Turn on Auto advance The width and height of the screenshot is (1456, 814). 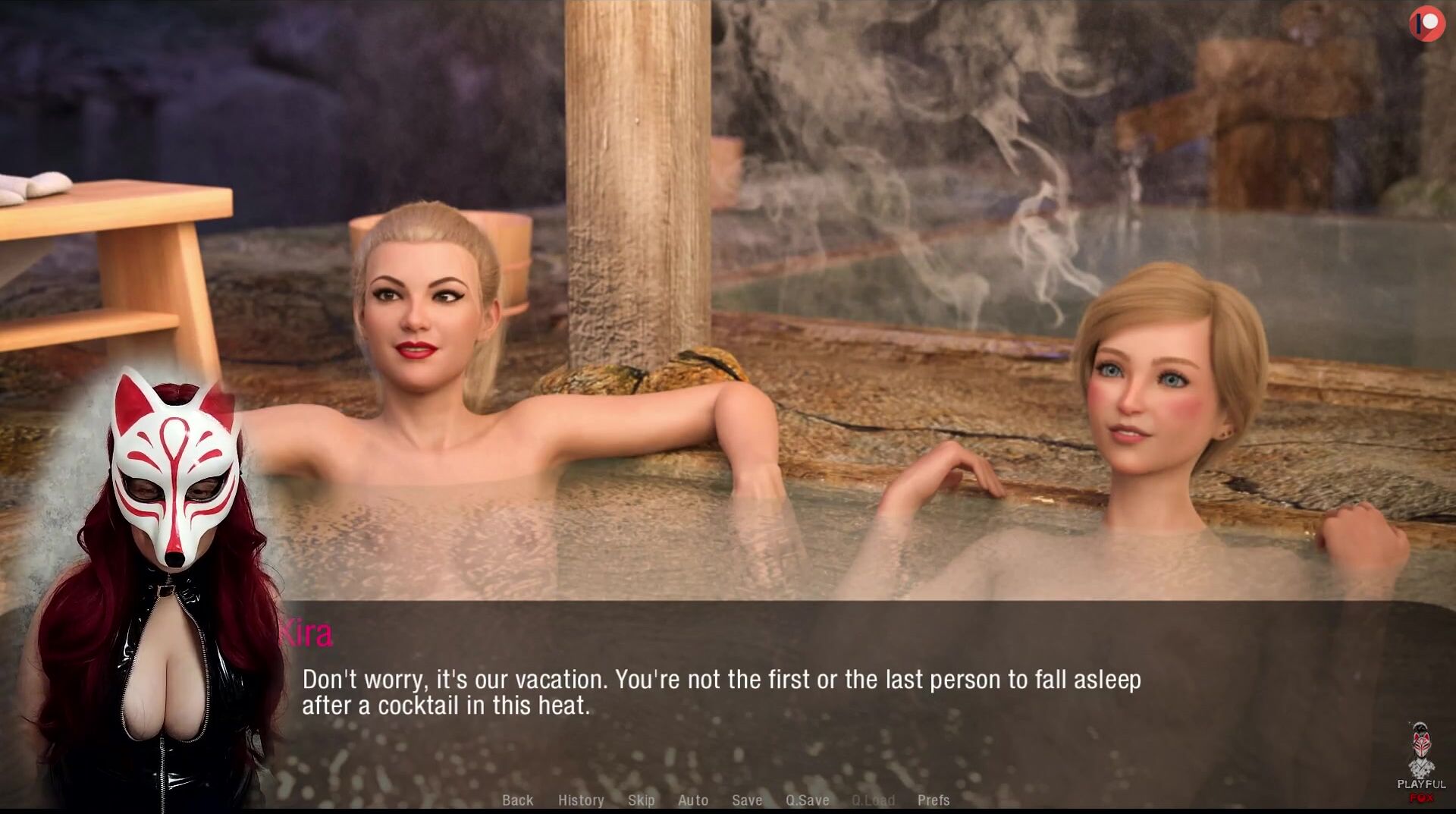[693, 800]
